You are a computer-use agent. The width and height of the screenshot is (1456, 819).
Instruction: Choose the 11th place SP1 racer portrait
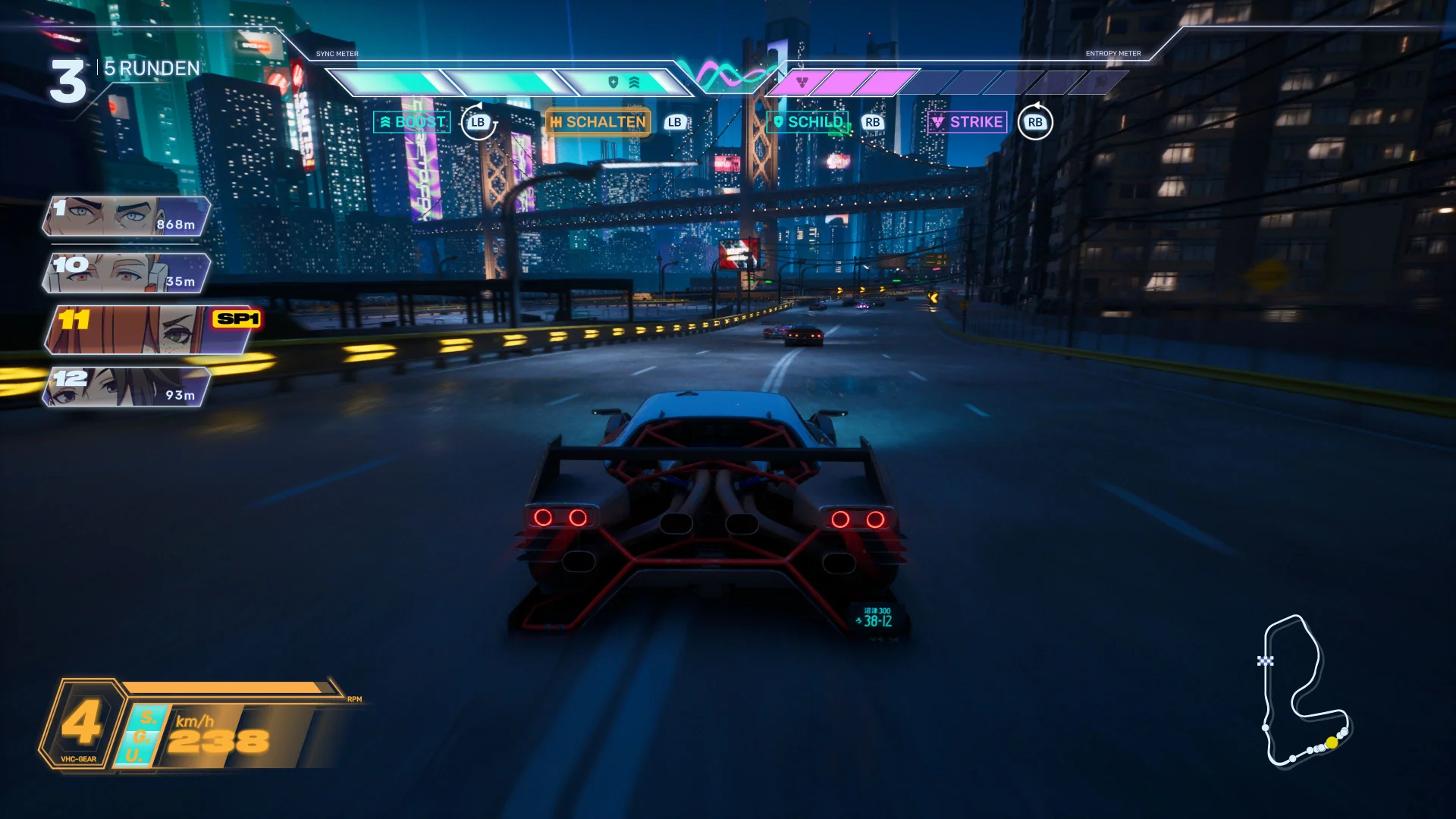[x=149, y=330]
